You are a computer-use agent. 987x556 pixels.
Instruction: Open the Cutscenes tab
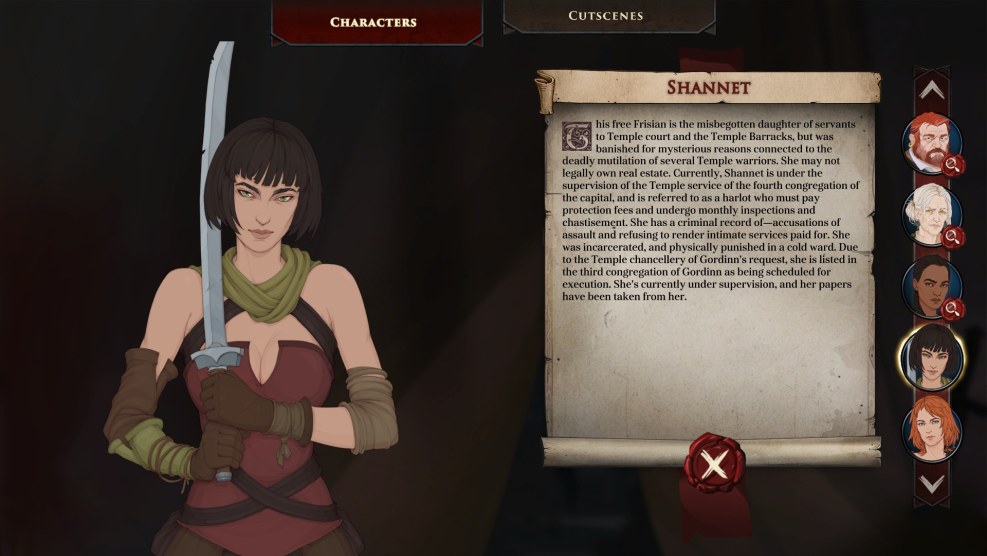pyautogui.click(x=605, y=16)
